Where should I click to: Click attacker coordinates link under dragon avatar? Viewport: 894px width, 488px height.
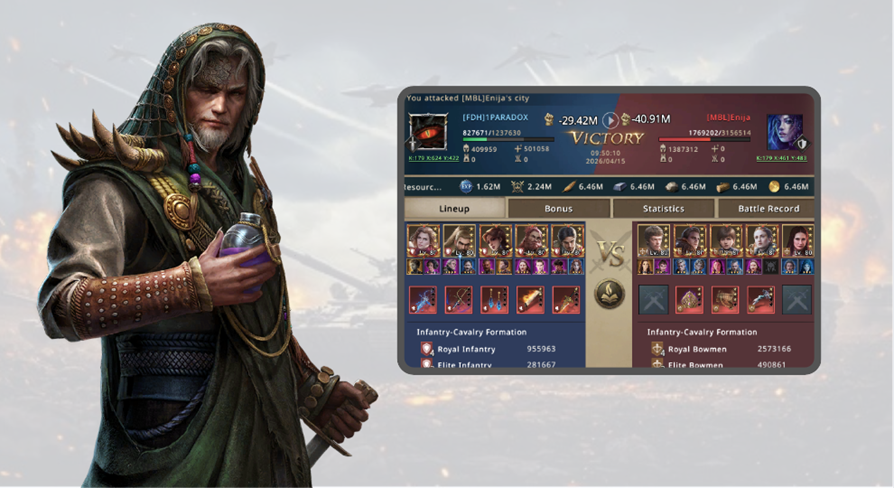coord(431,159)
